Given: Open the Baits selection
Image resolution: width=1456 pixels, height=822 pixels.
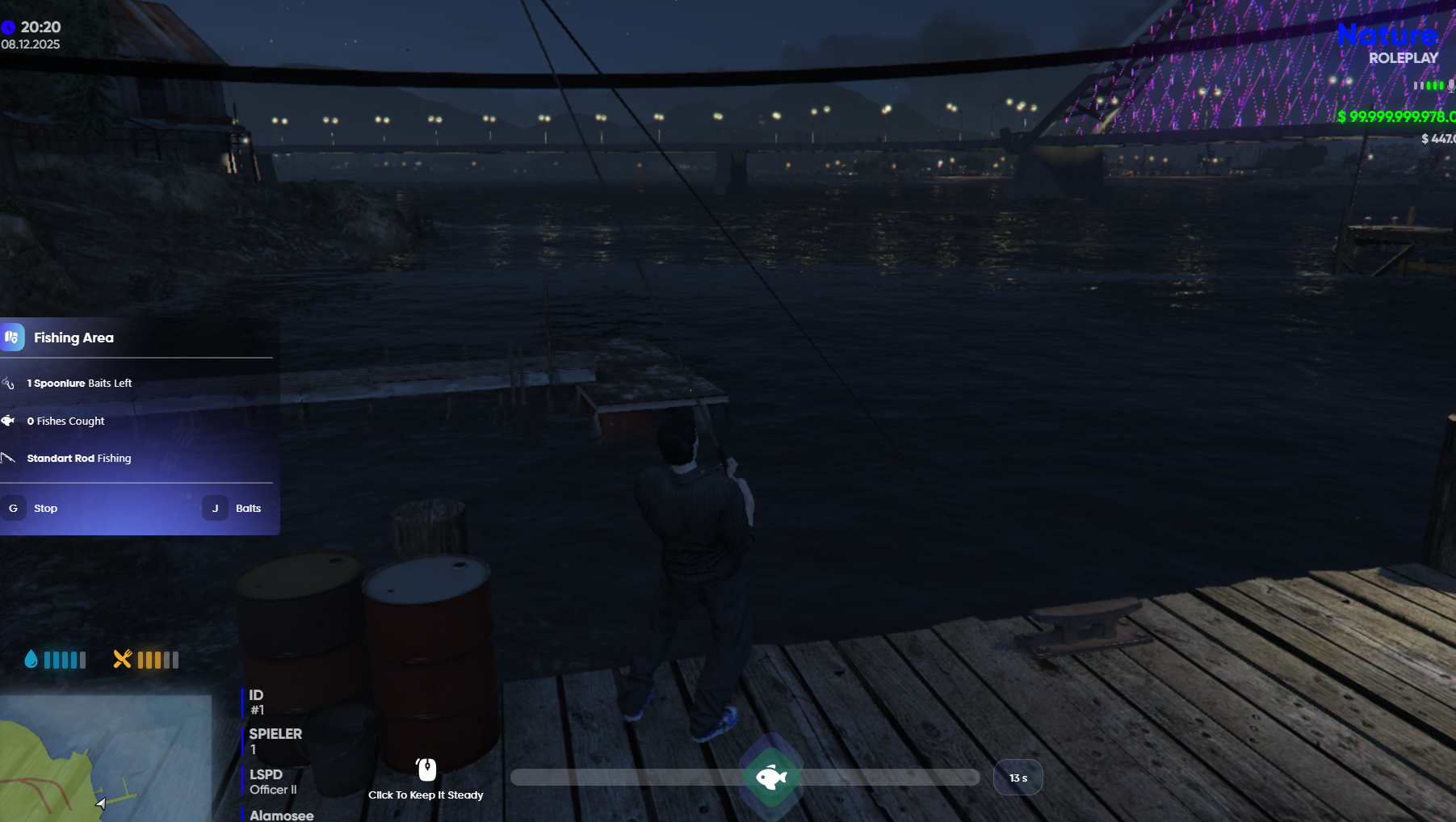Looking at the screenshot, I should pos(247,509).
